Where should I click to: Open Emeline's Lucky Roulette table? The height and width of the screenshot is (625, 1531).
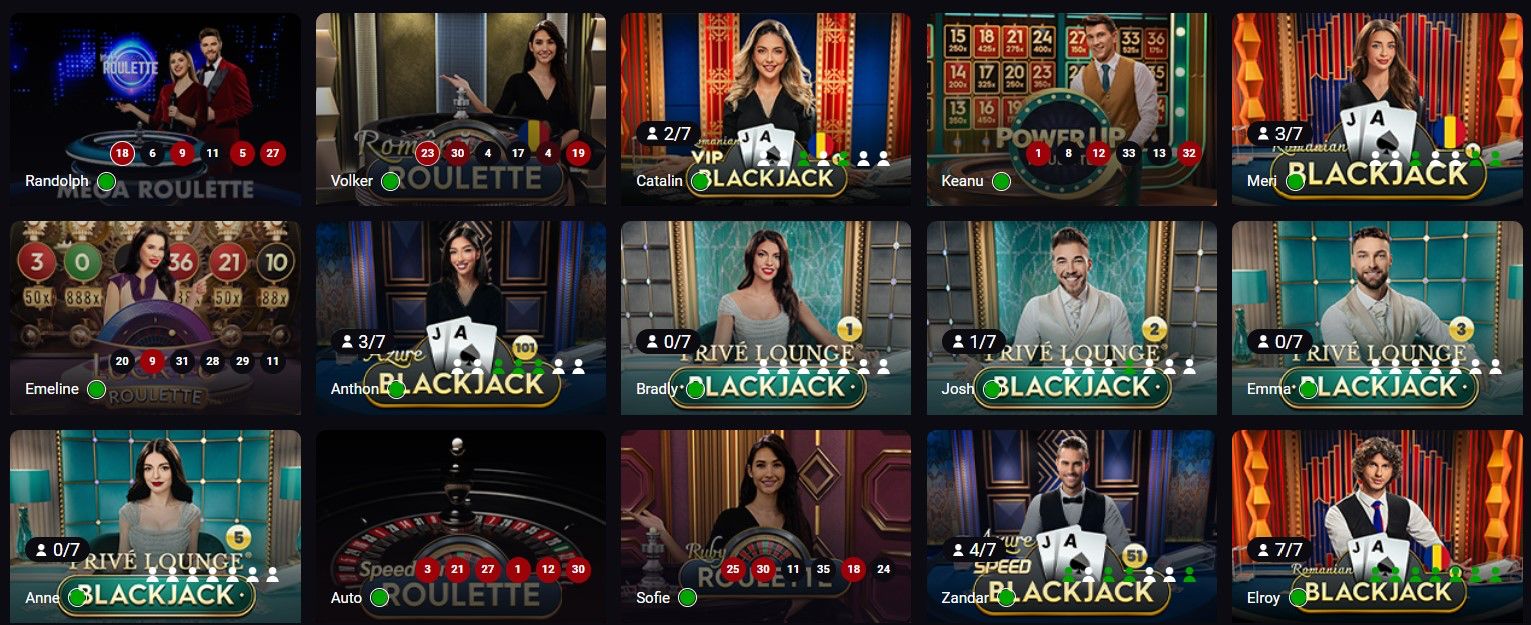[155, 300]
